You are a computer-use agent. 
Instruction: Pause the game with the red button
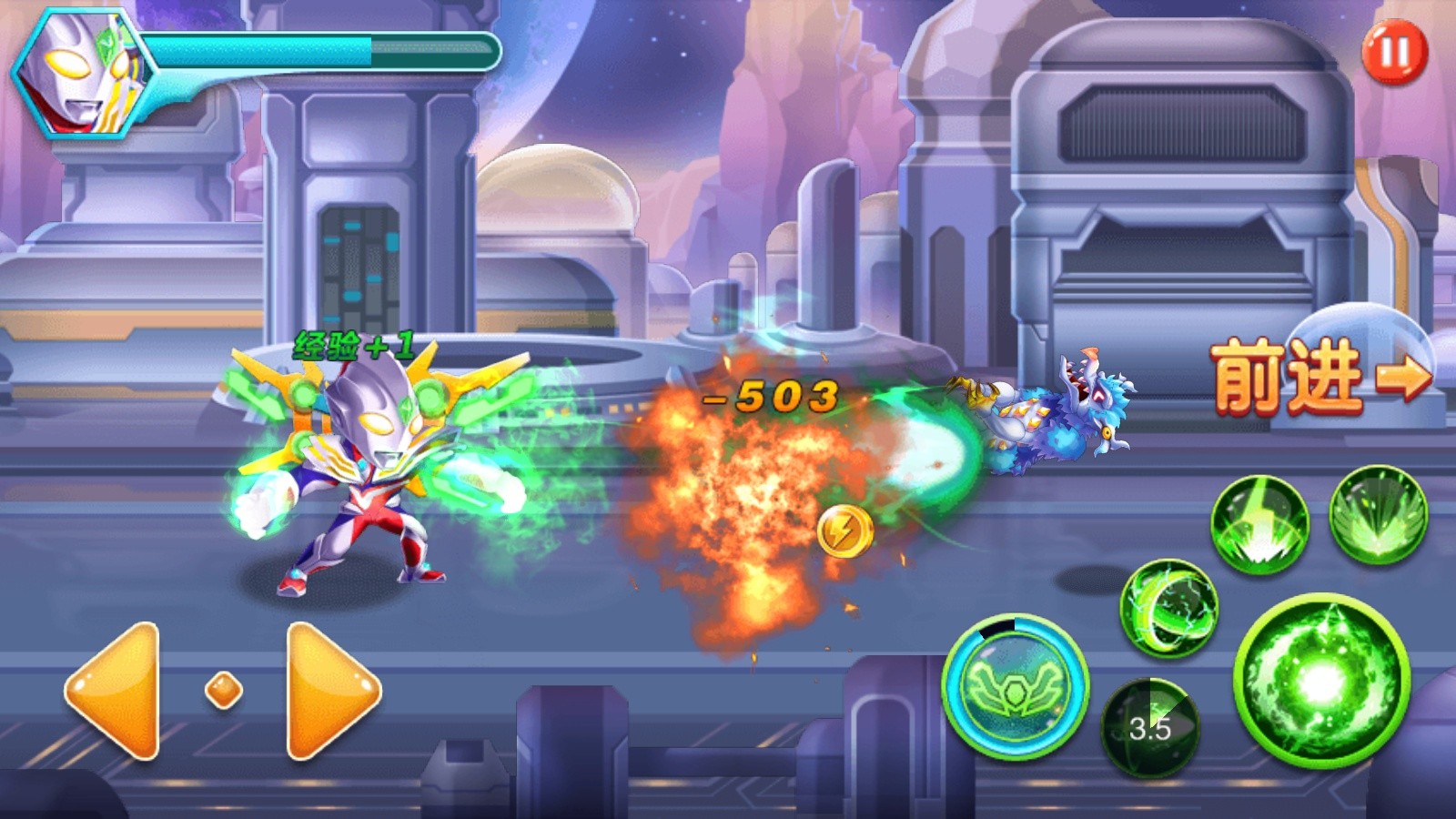click(1394, 52)
